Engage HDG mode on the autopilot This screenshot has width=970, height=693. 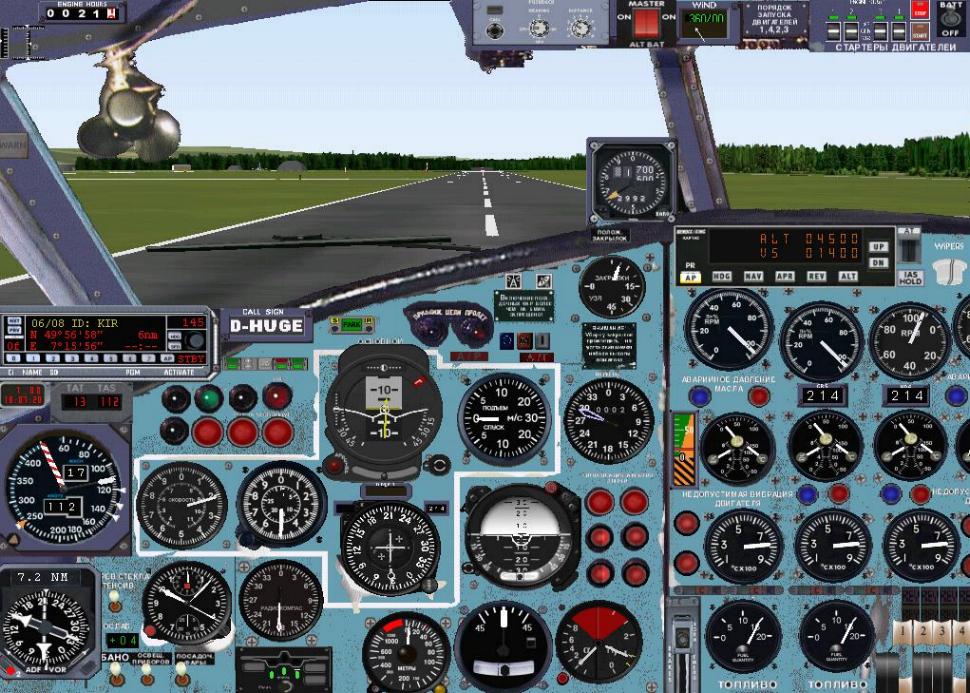click(x=722, y=277)
